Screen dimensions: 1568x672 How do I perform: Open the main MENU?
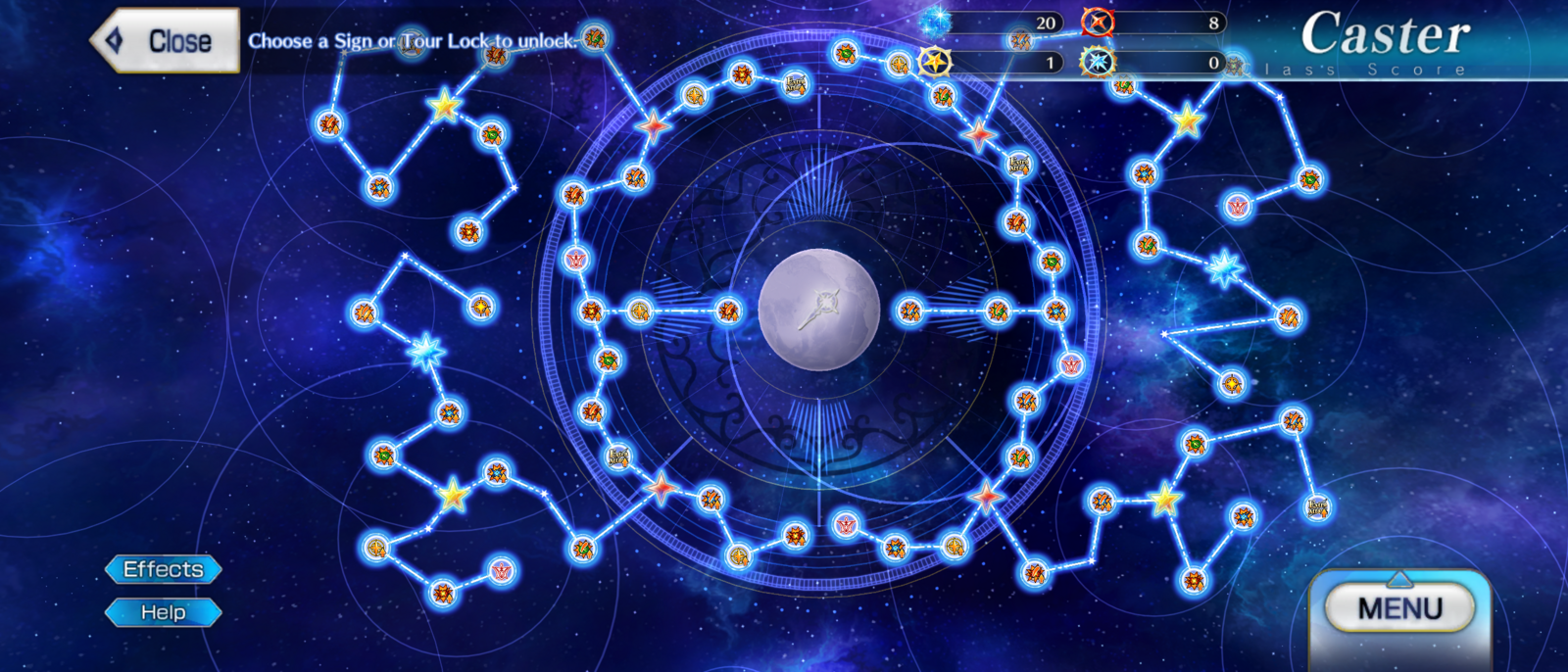[x=1399, y=608]
